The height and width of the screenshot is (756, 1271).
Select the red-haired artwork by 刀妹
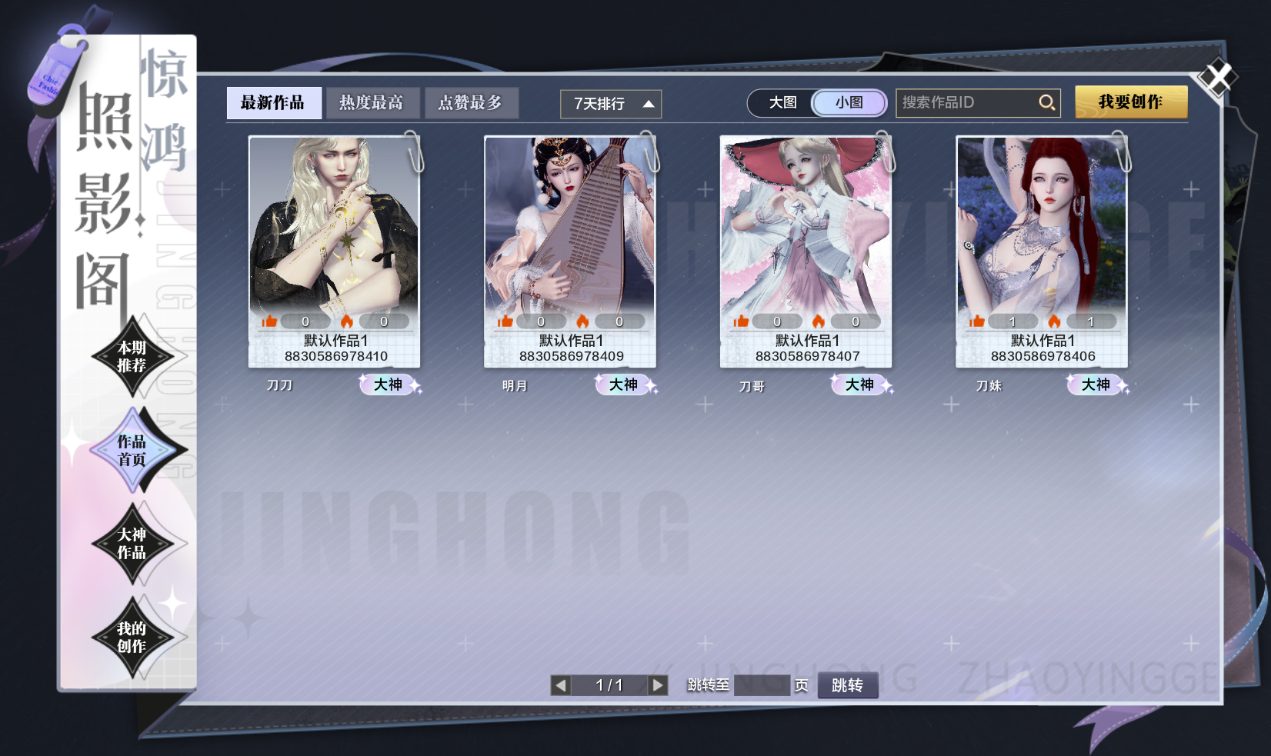tap(1041, 225)
